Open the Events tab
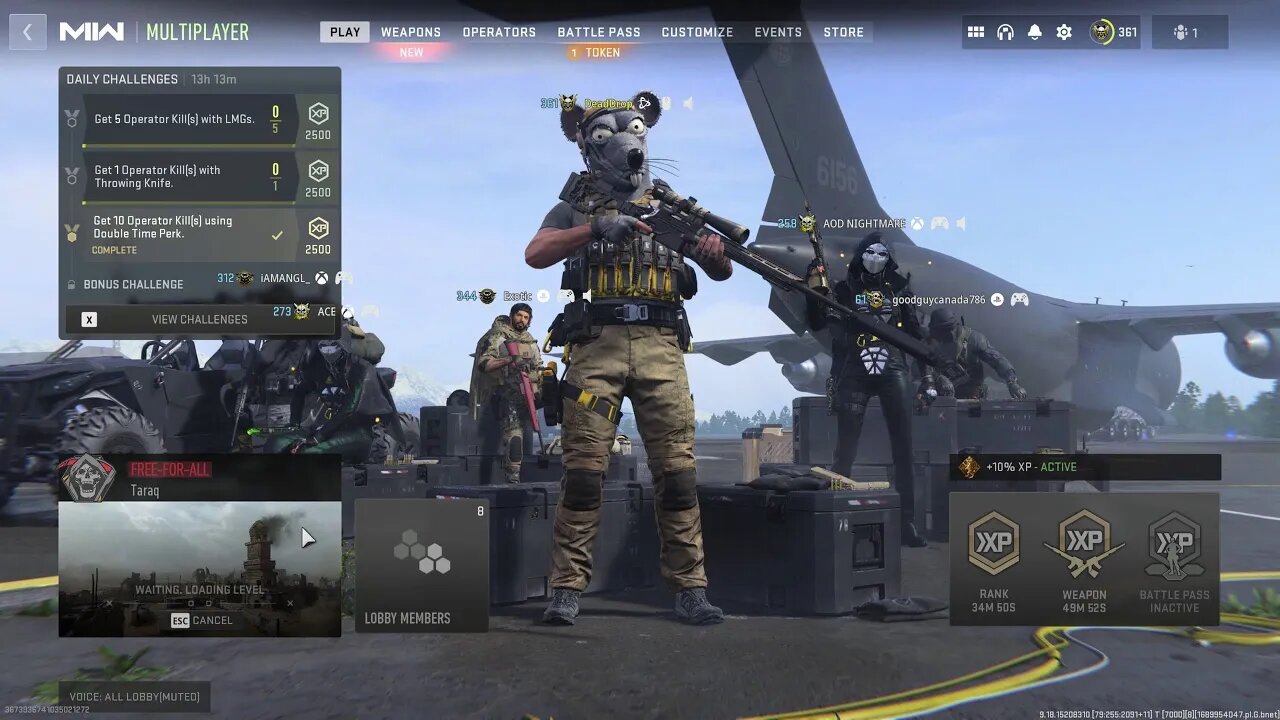1280x720 pixels. (x=778, y=32)
